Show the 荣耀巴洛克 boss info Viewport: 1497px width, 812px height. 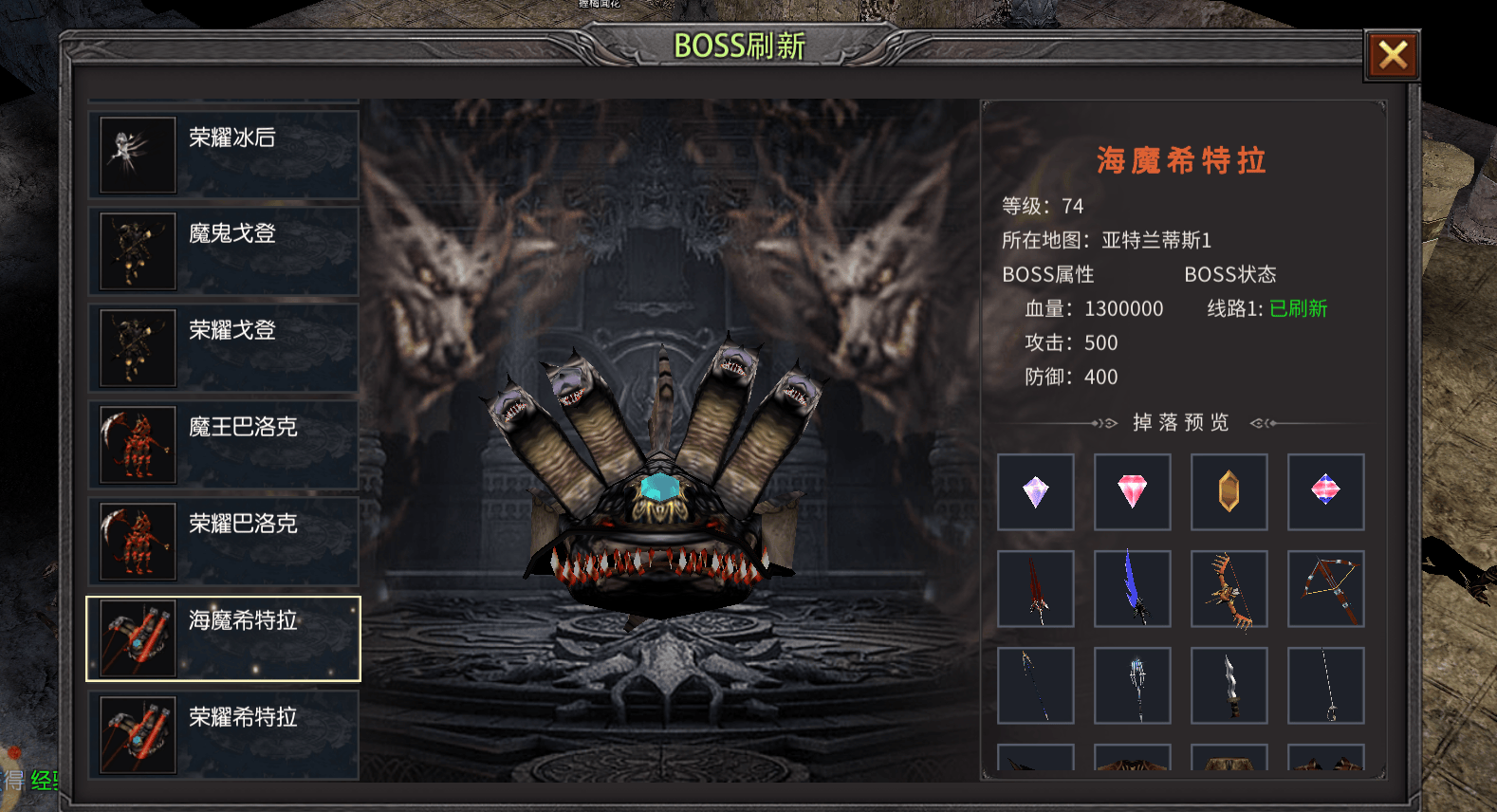[x=224, y=542]
